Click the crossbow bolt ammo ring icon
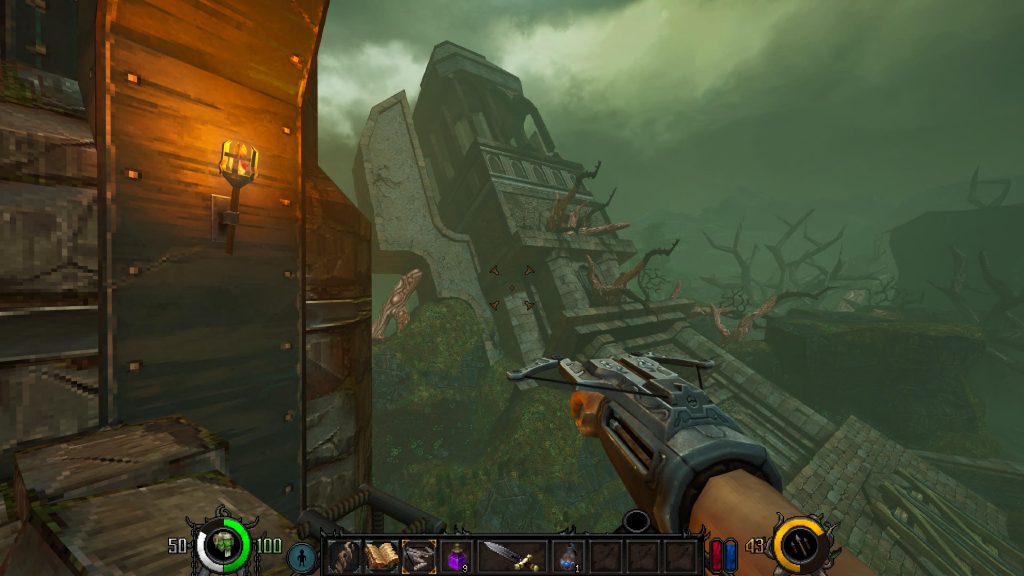Viewport: 1024px width, 576px height. 799,545
